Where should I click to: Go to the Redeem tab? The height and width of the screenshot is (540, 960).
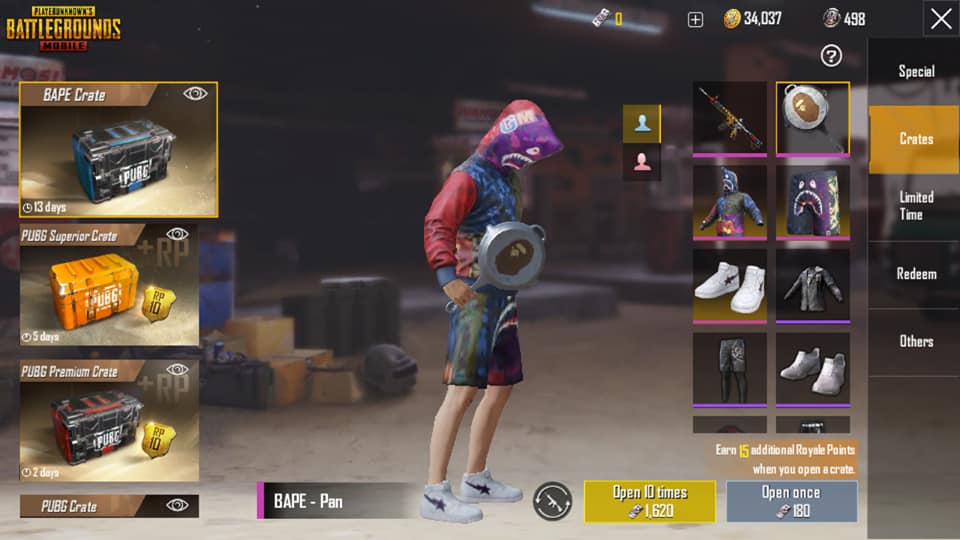[x=915, y=273]
